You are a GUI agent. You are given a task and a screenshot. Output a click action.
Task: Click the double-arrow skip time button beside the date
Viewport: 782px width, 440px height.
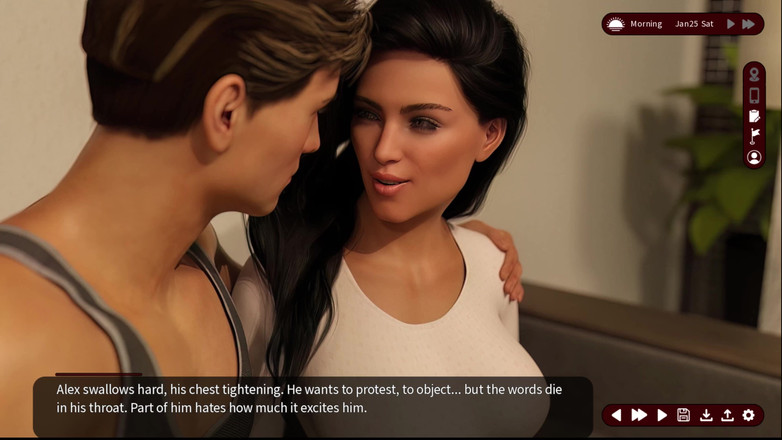(749, 24)
